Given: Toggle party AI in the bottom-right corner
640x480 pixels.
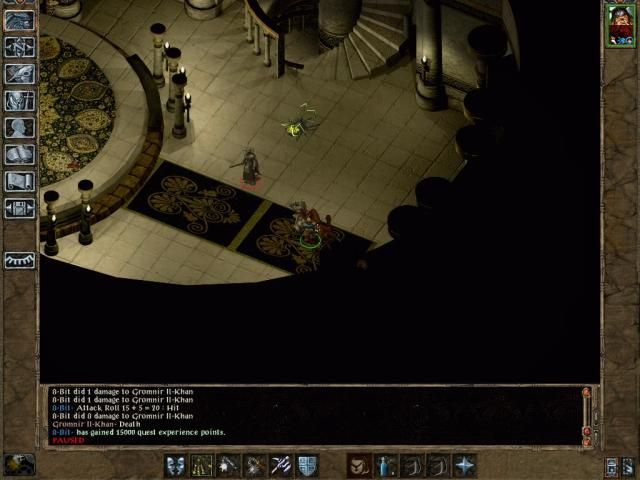Looking at the screenshot, I should [x=627, y=465].
